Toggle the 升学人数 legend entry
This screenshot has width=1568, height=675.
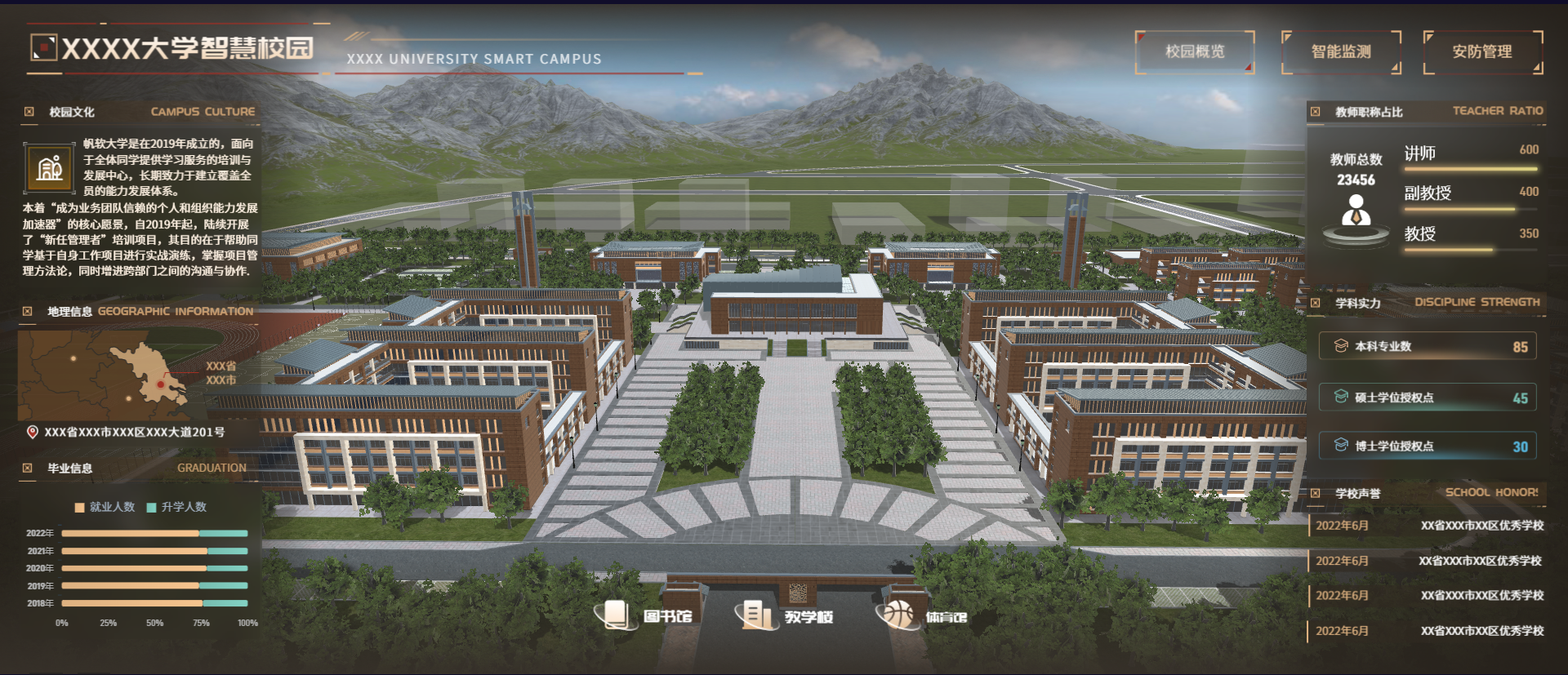(x=176, y=507)
